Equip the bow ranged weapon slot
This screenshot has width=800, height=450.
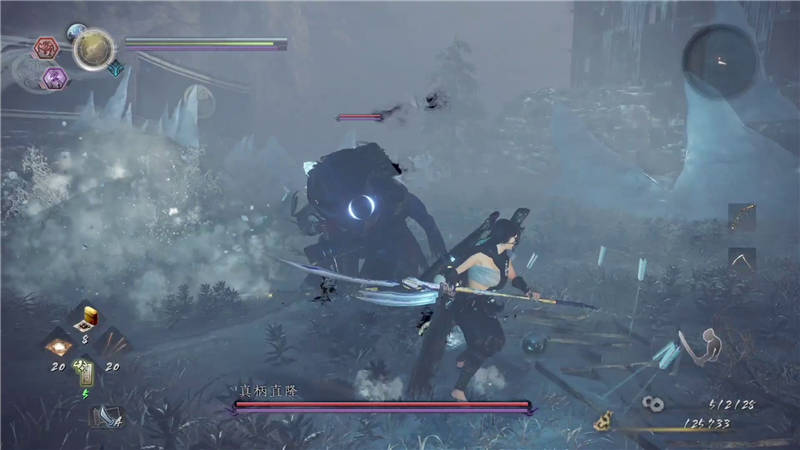[x=741, y=216]
